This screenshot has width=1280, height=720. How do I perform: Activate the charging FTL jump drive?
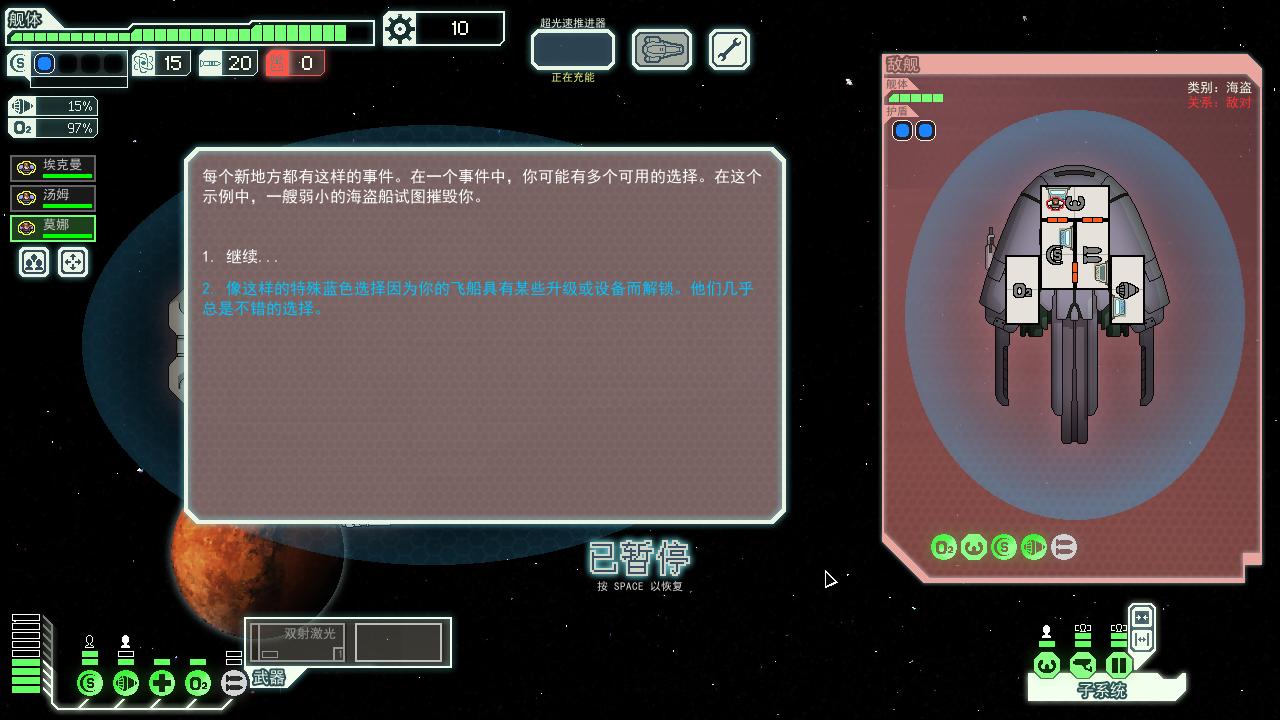571,49
